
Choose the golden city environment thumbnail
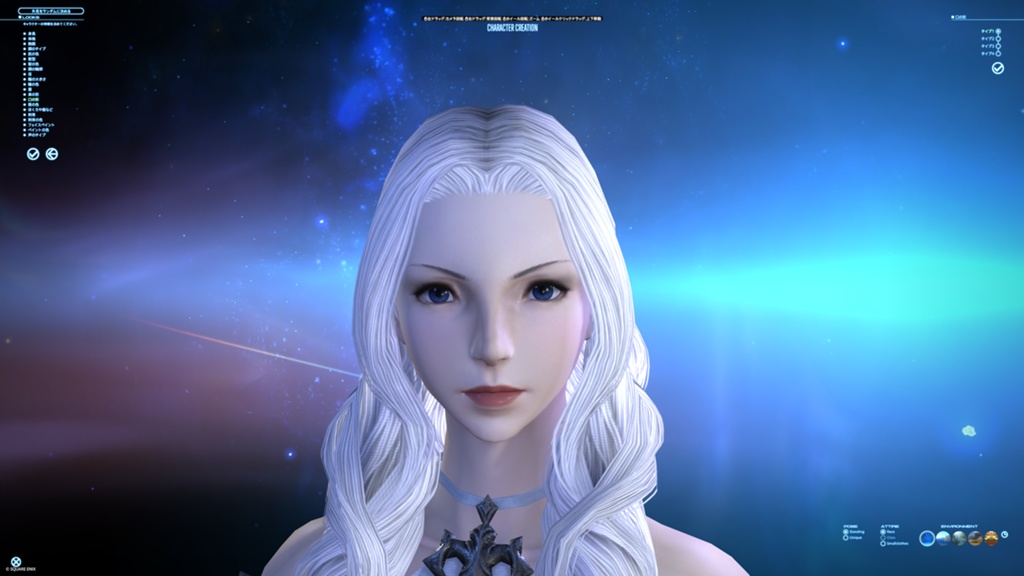991,538
